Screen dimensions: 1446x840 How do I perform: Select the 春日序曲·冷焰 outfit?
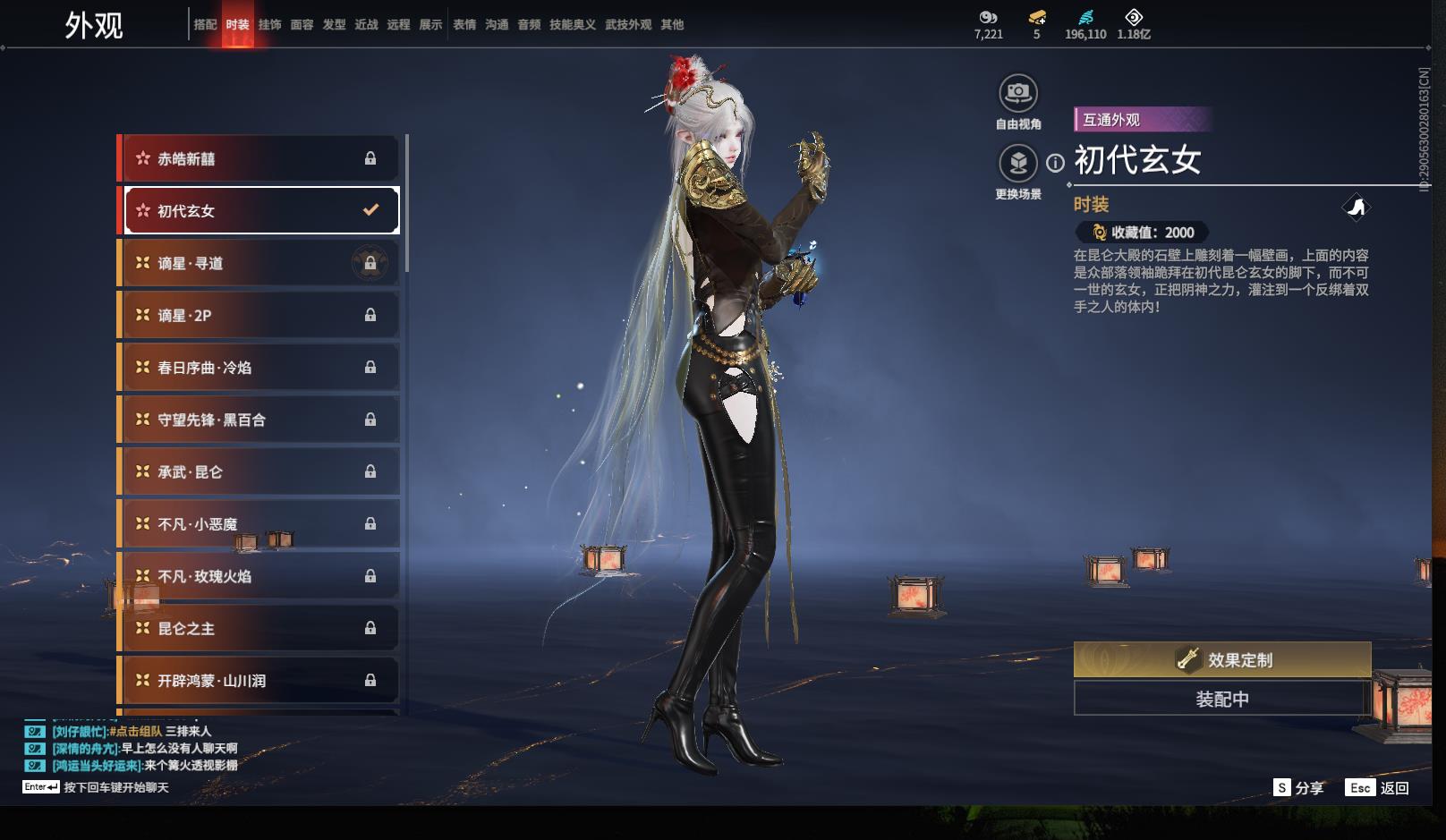259,368
